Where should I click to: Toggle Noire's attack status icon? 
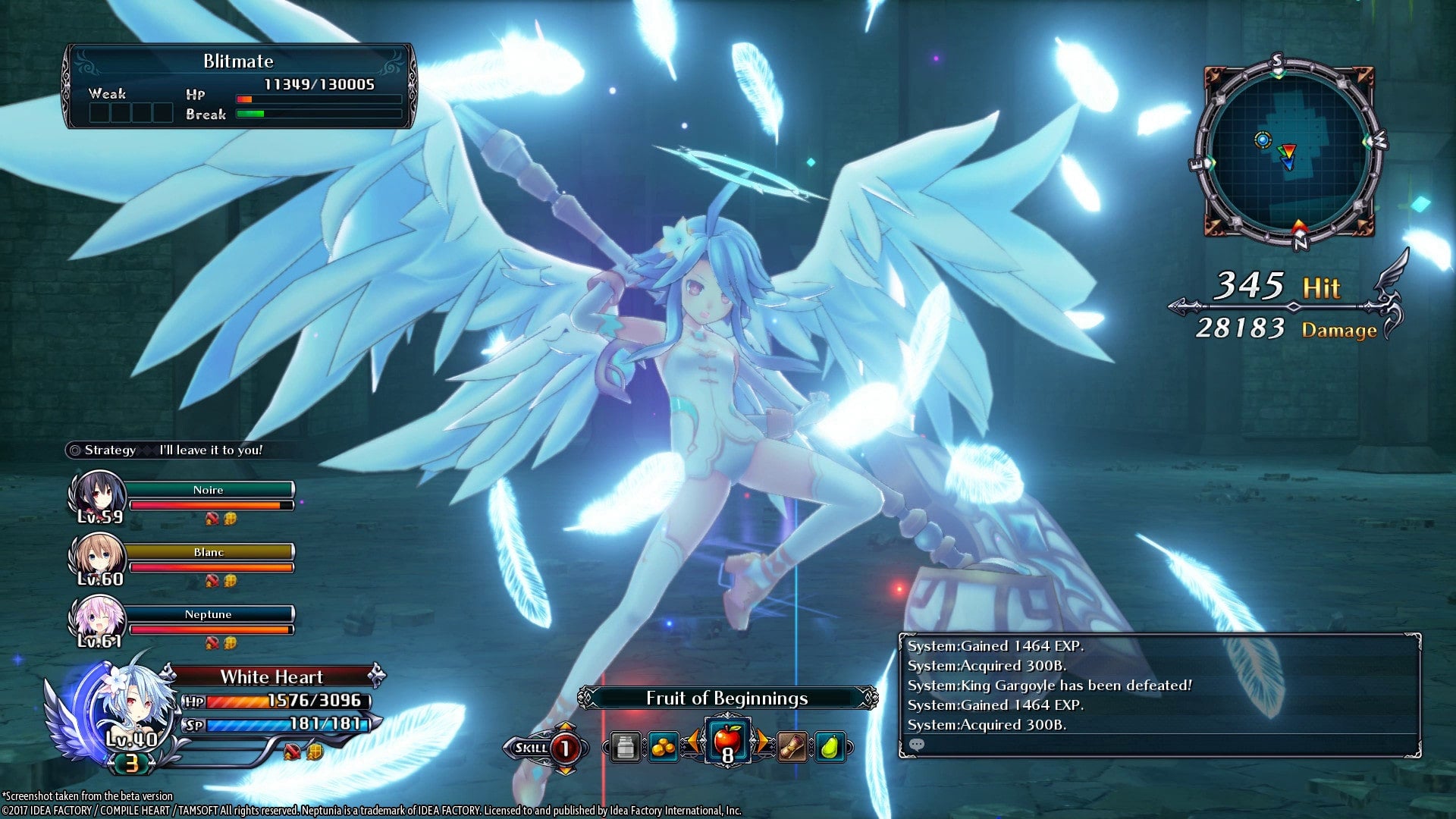click(x=210, y=518)
